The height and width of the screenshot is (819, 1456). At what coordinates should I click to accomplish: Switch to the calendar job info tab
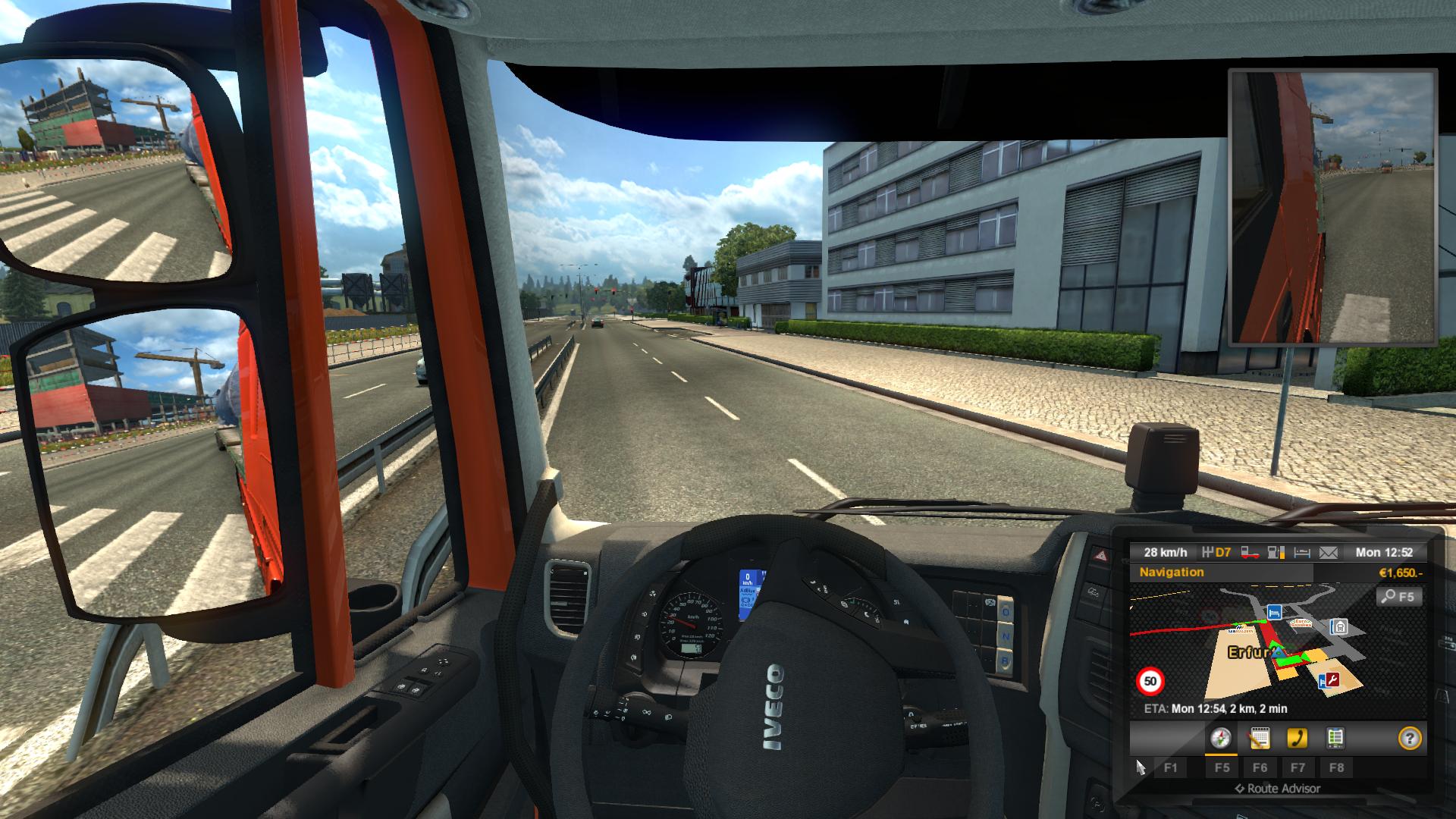coord(1260,738)
